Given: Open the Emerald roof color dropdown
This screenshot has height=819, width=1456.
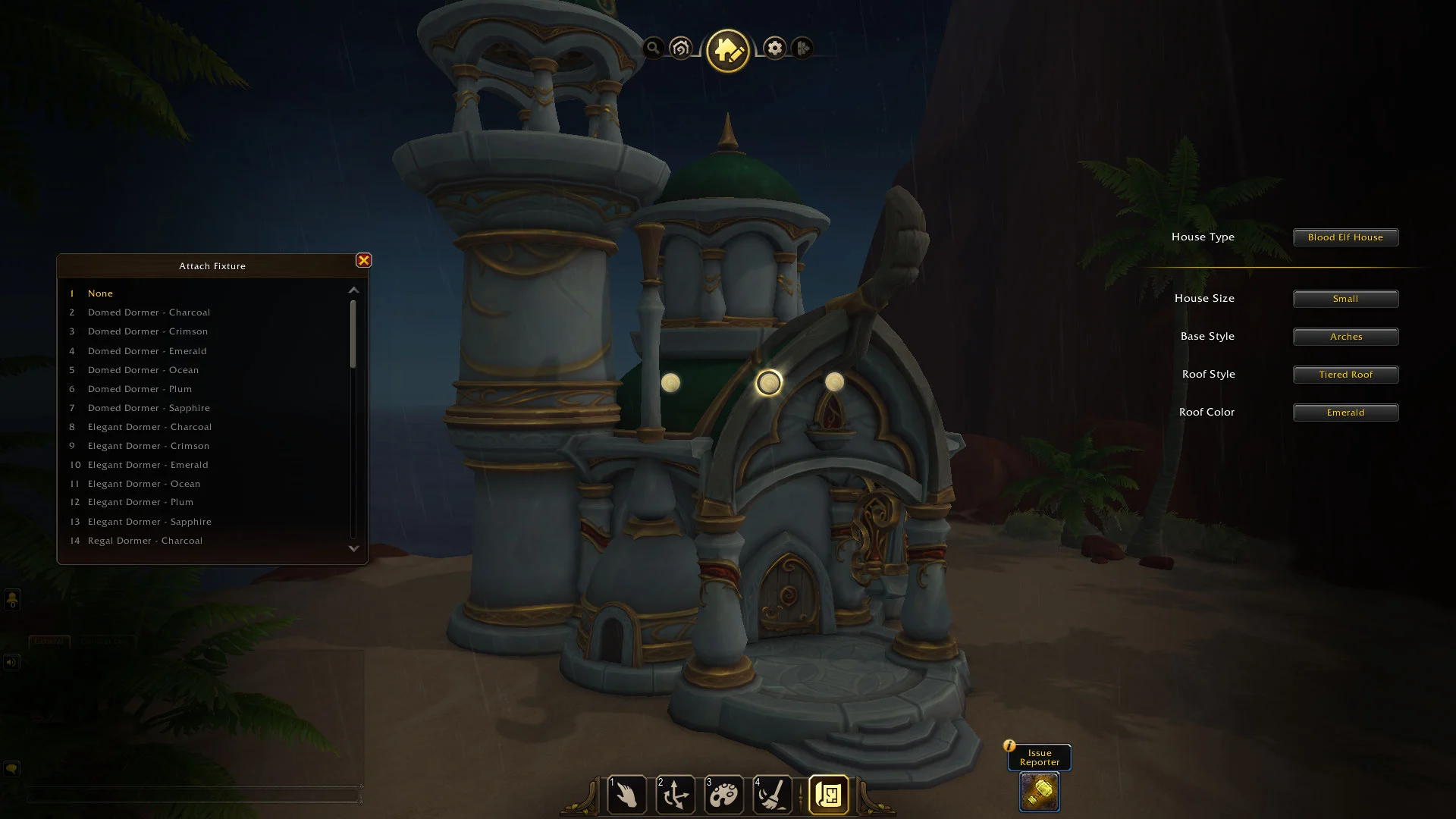Looking at the screenshot, I should coord(1345,413).
